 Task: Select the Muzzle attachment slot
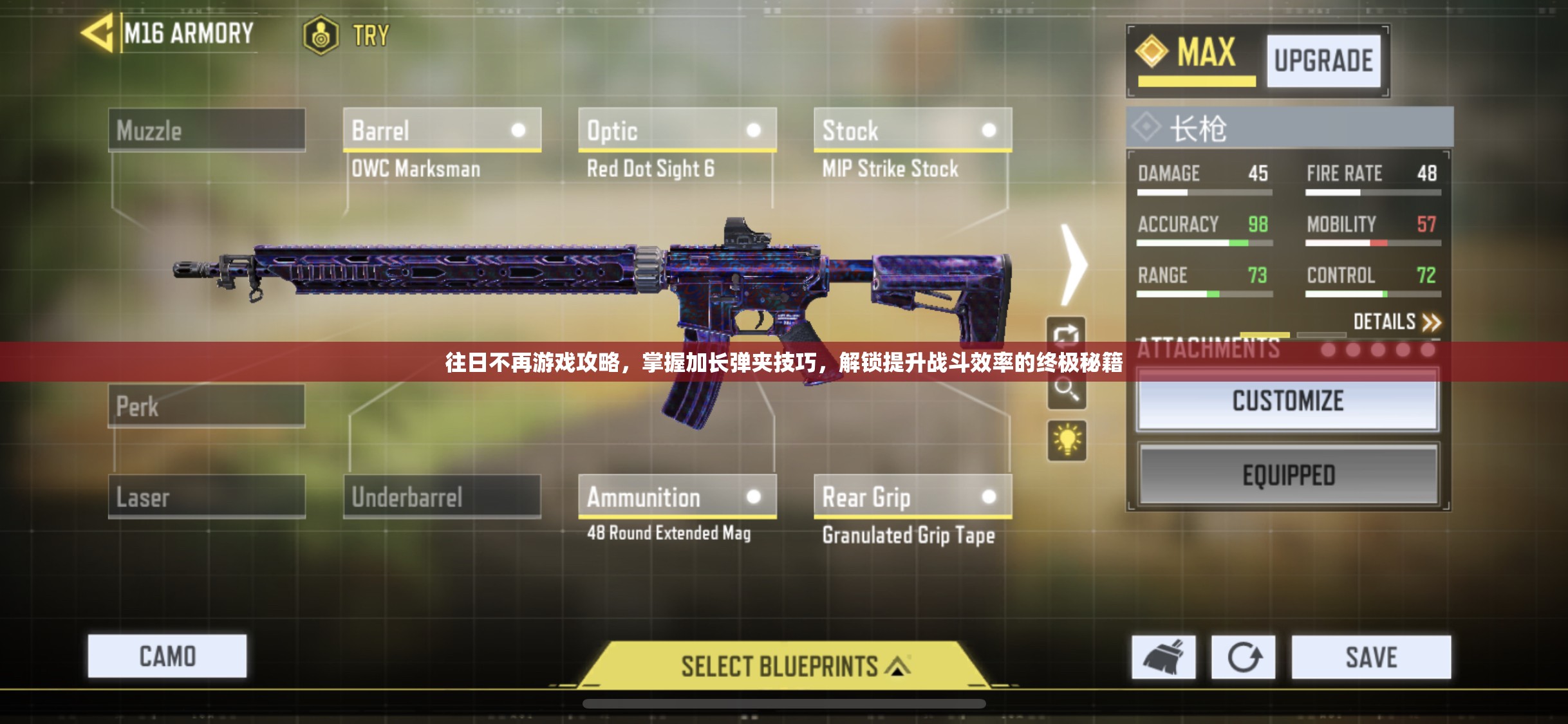click(x=207, y=131)
